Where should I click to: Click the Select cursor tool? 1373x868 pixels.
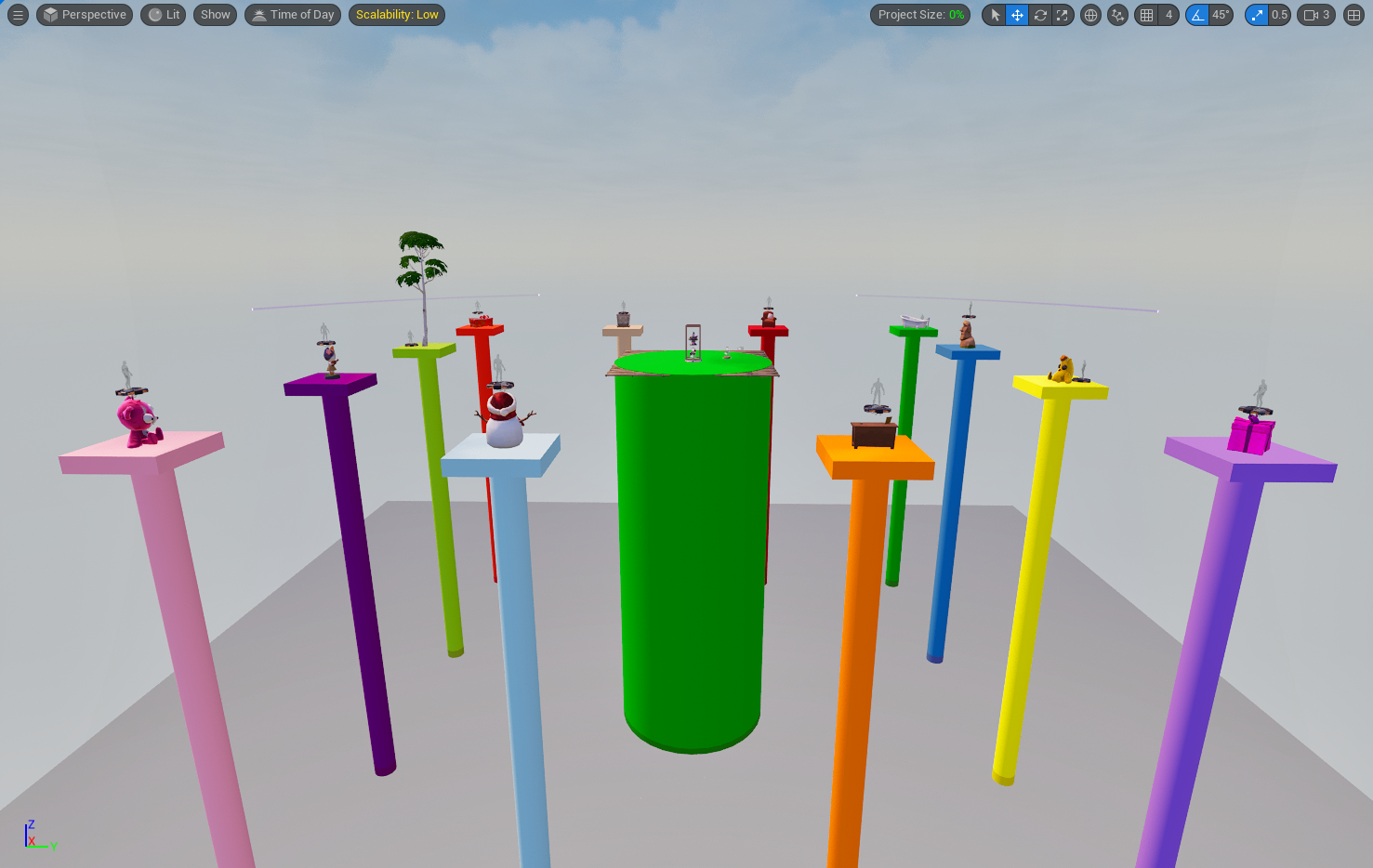pyautogui.click(x=995, y=15)
